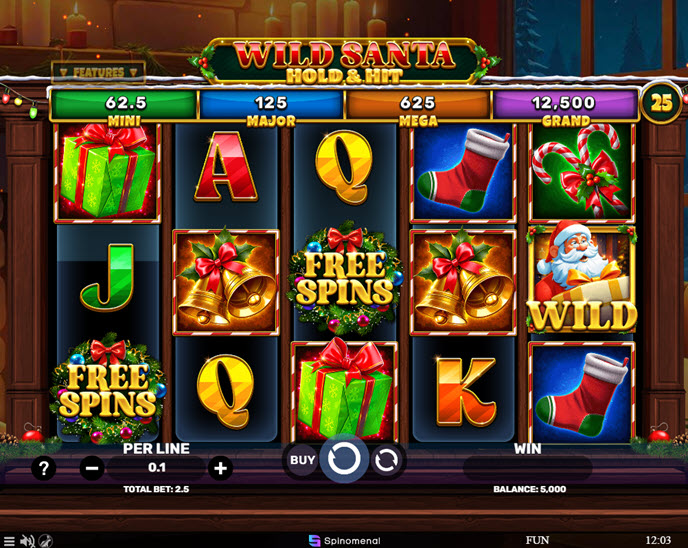Expand the Features dropdown
The image size is (688, 548).
click(x=98, y=73)
